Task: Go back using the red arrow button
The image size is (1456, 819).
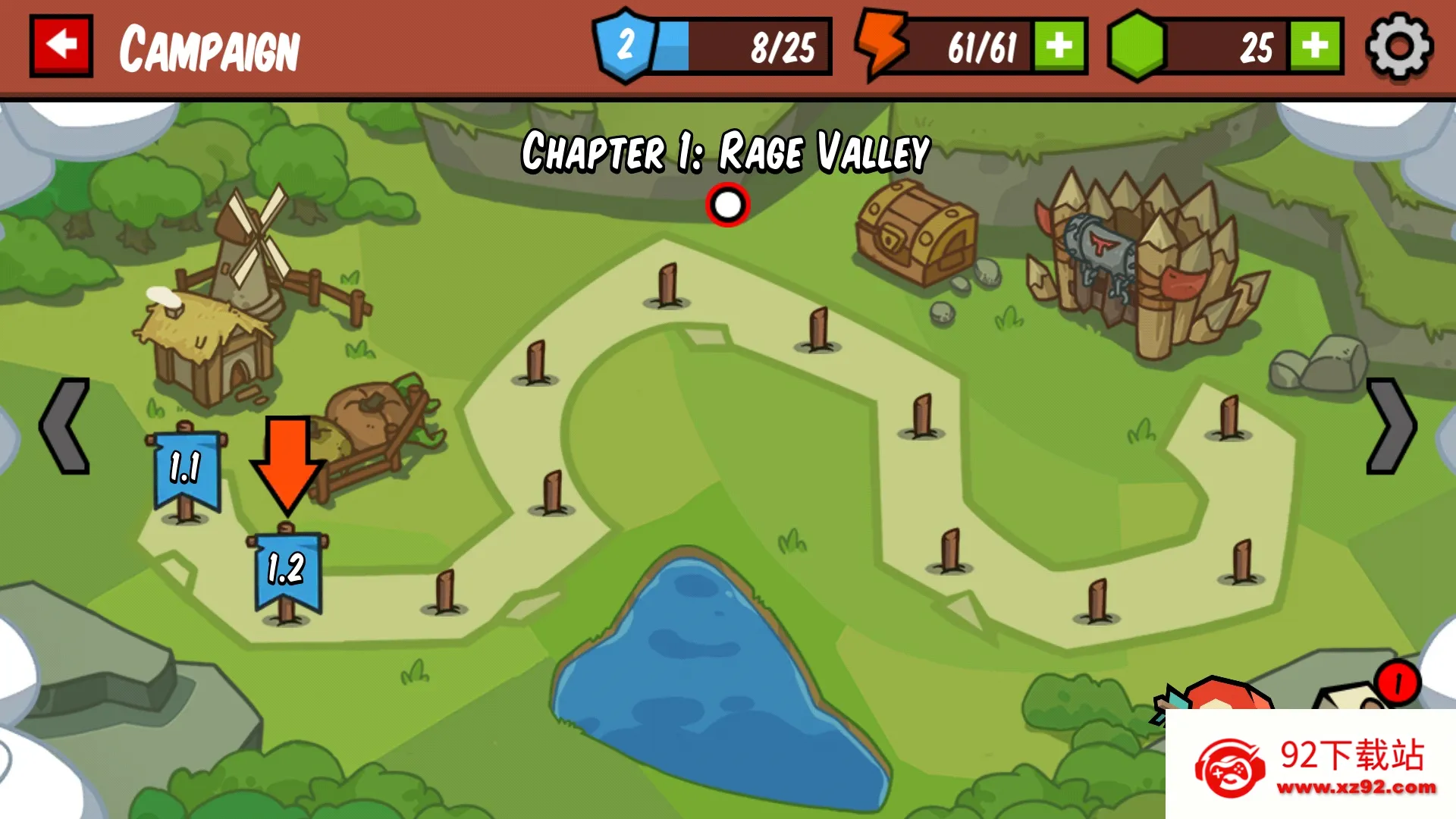Action: (61, 45)
